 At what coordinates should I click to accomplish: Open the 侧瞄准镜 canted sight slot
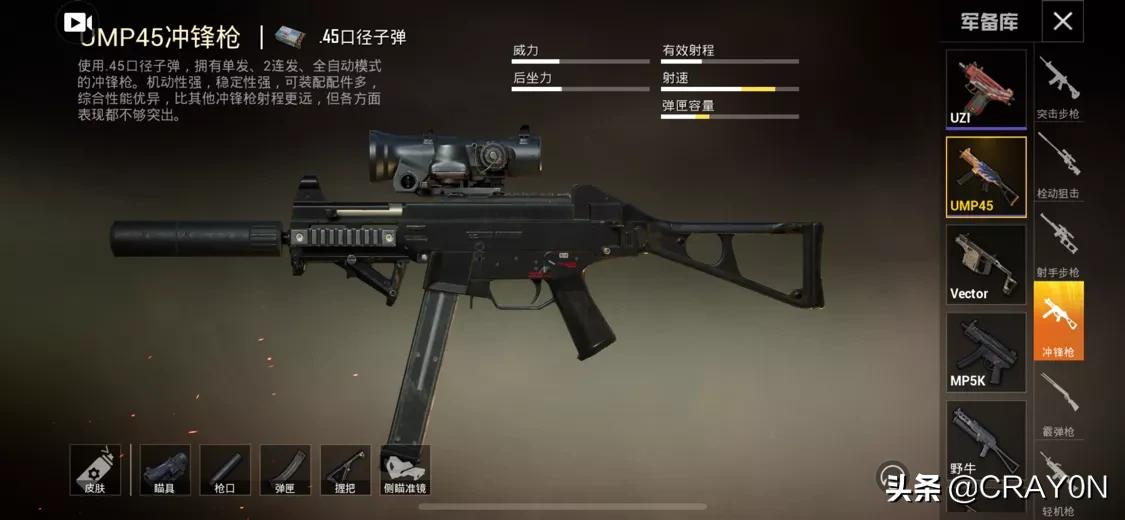[405, 470]
